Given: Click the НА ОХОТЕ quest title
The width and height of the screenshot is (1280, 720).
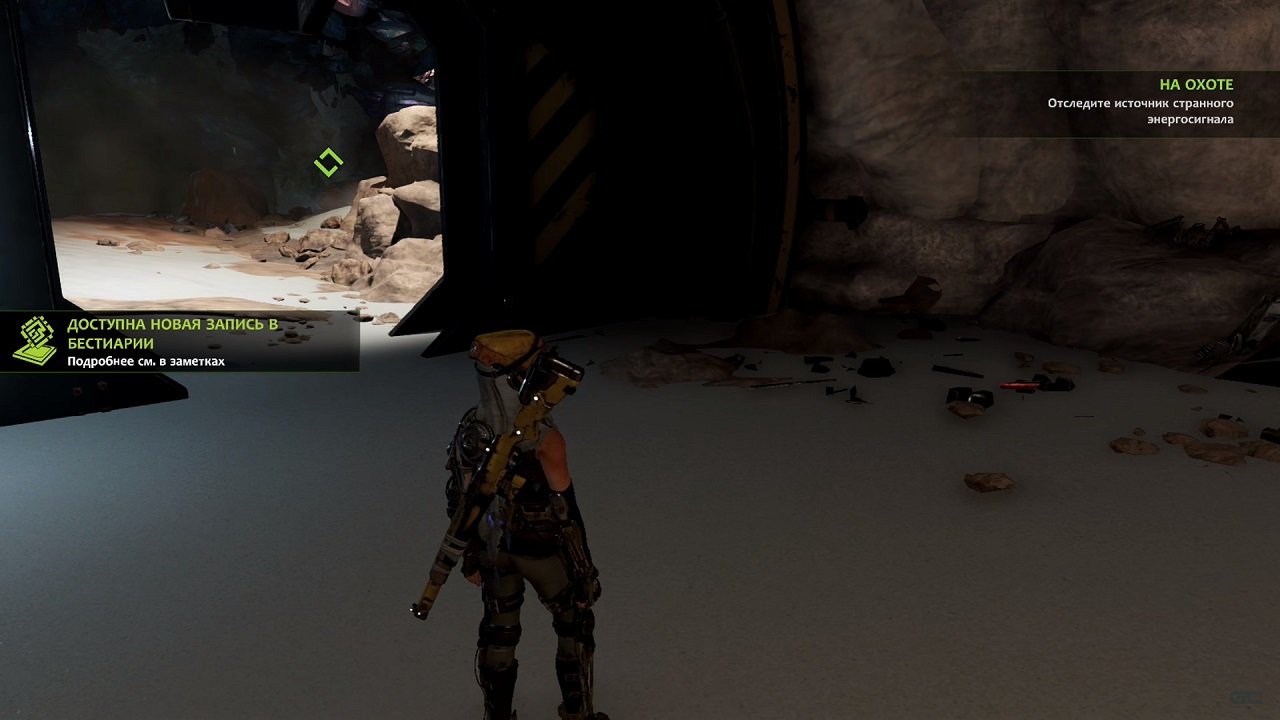Looking at the screenshot, I should [1196, 84].
